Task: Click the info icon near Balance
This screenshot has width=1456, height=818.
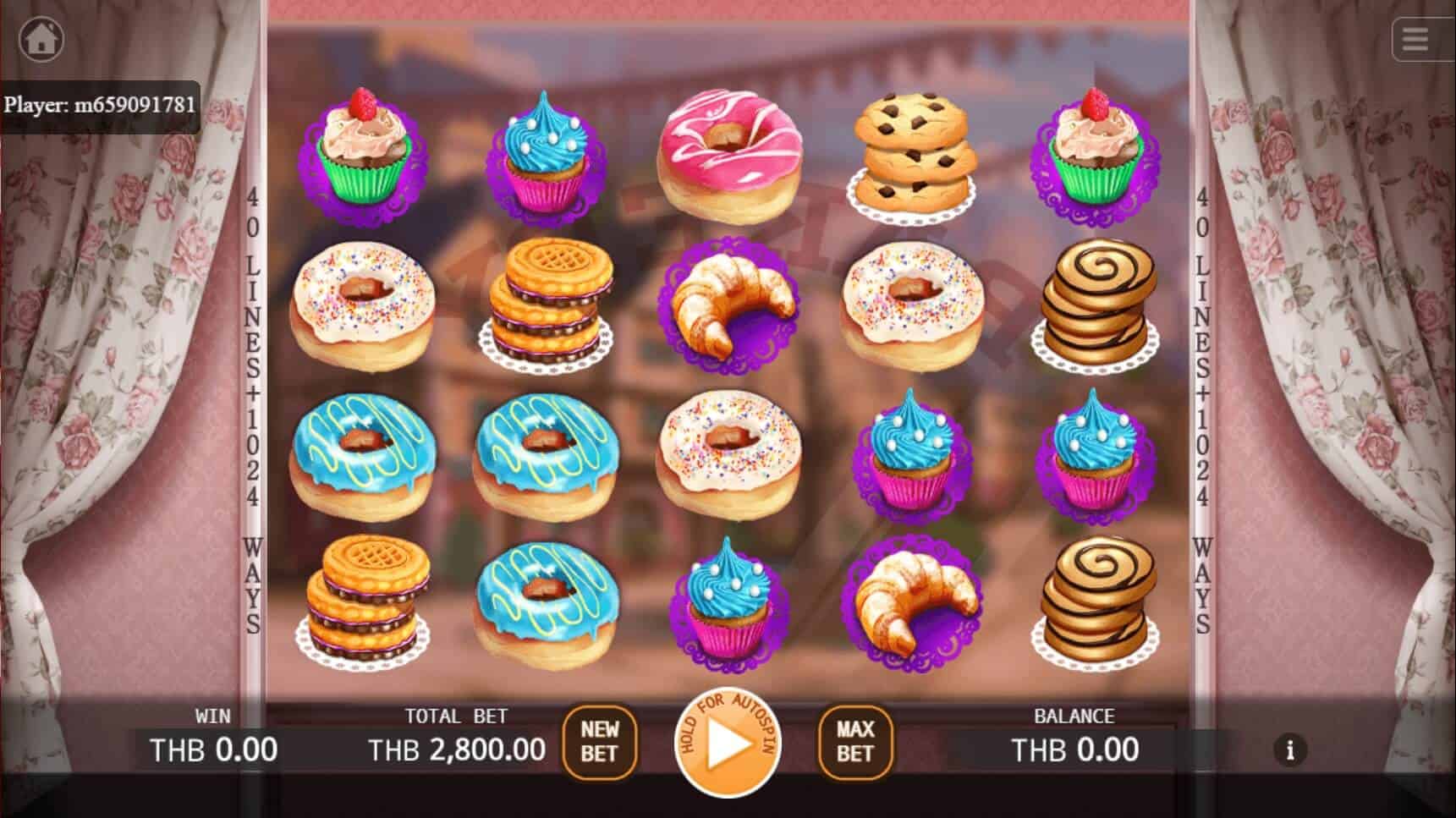Action: [x=1290, y=749]
